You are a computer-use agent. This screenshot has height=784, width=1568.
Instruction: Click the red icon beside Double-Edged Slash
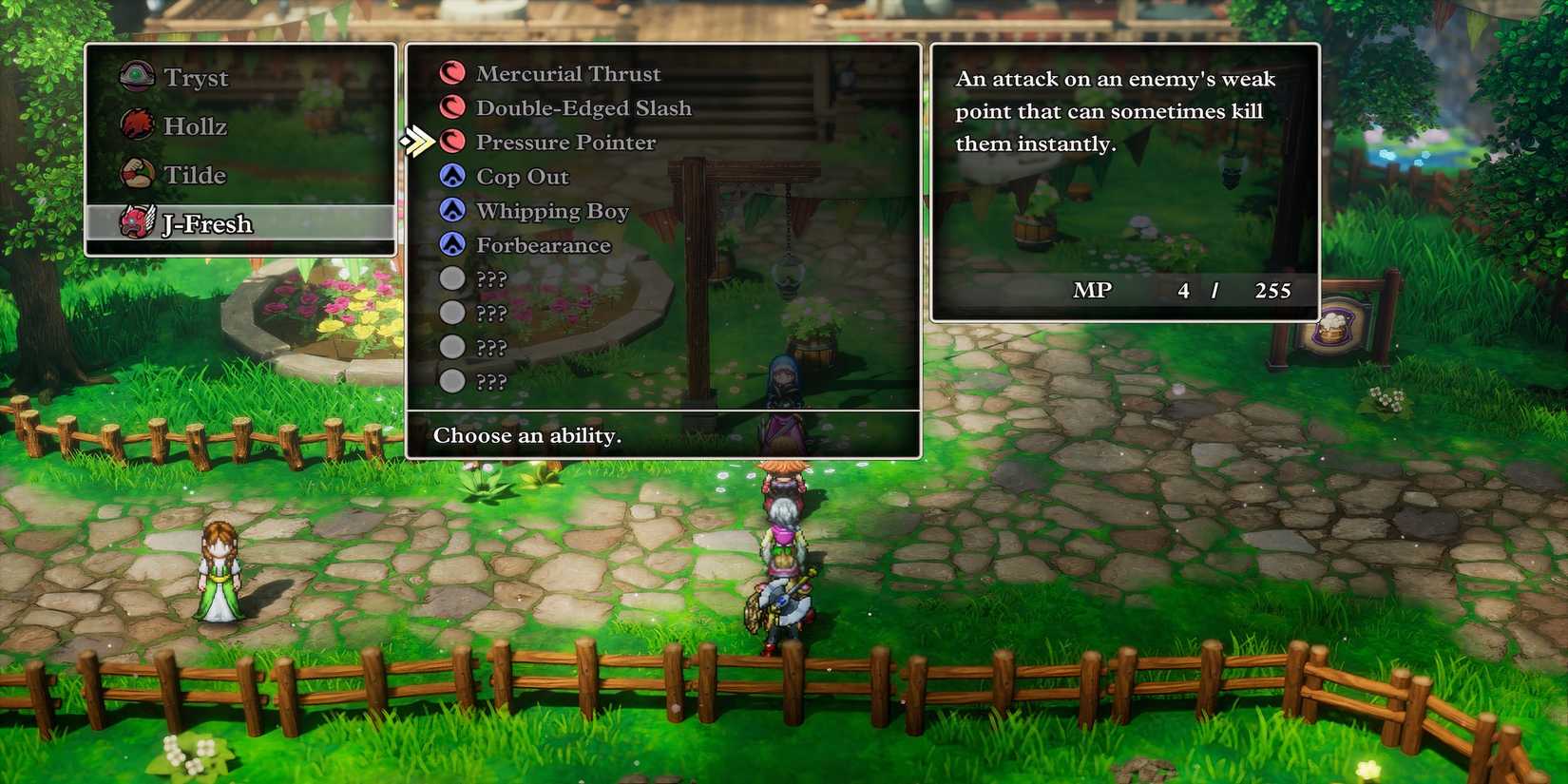452,106
